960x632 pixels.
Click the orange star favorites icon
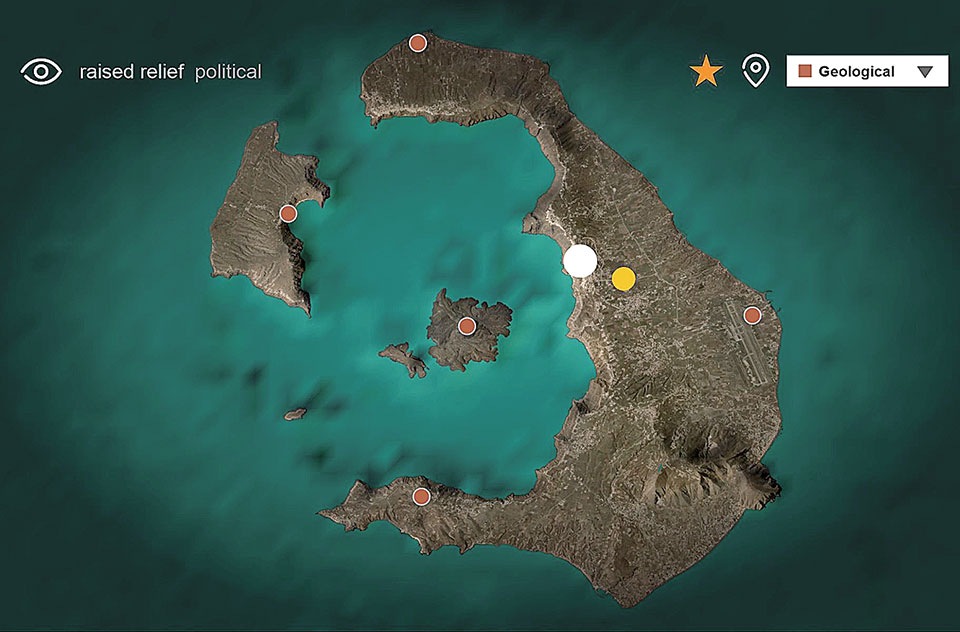click(706, 71)
